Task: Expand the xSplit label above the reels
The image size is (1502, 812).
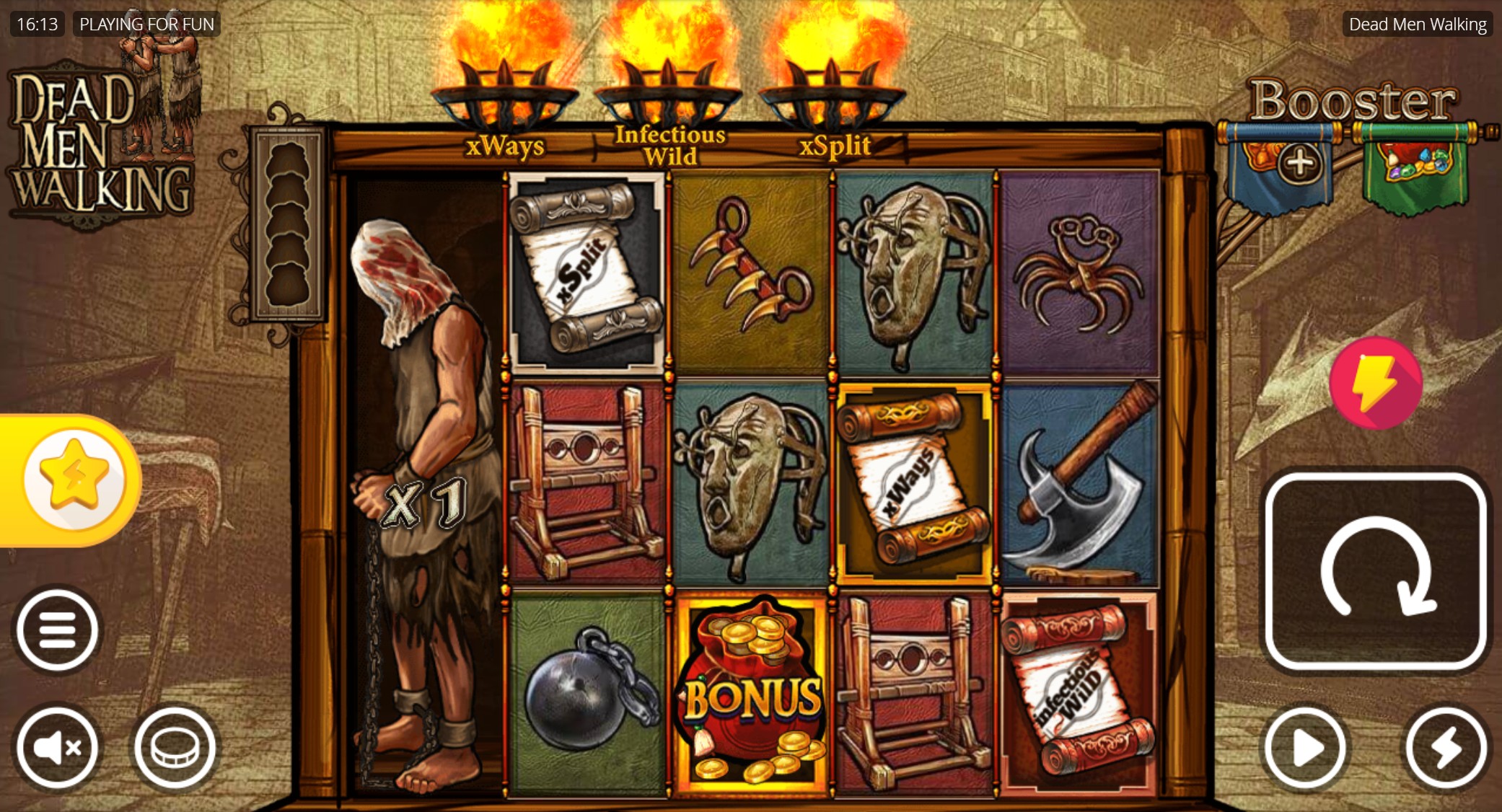Action: point(836,145)
